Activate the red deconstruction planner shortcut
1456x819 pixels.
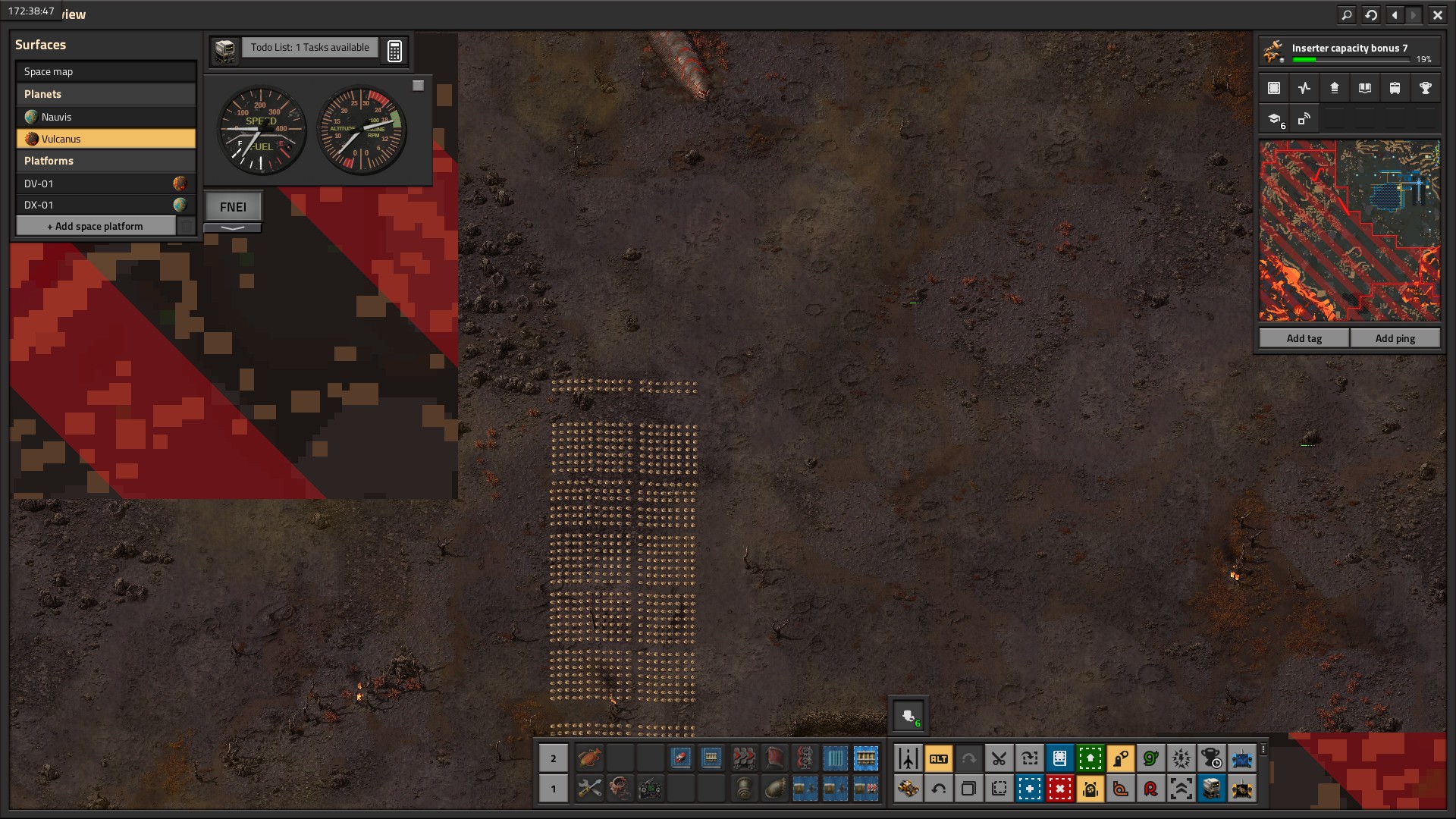click(x=1059, y=789)
